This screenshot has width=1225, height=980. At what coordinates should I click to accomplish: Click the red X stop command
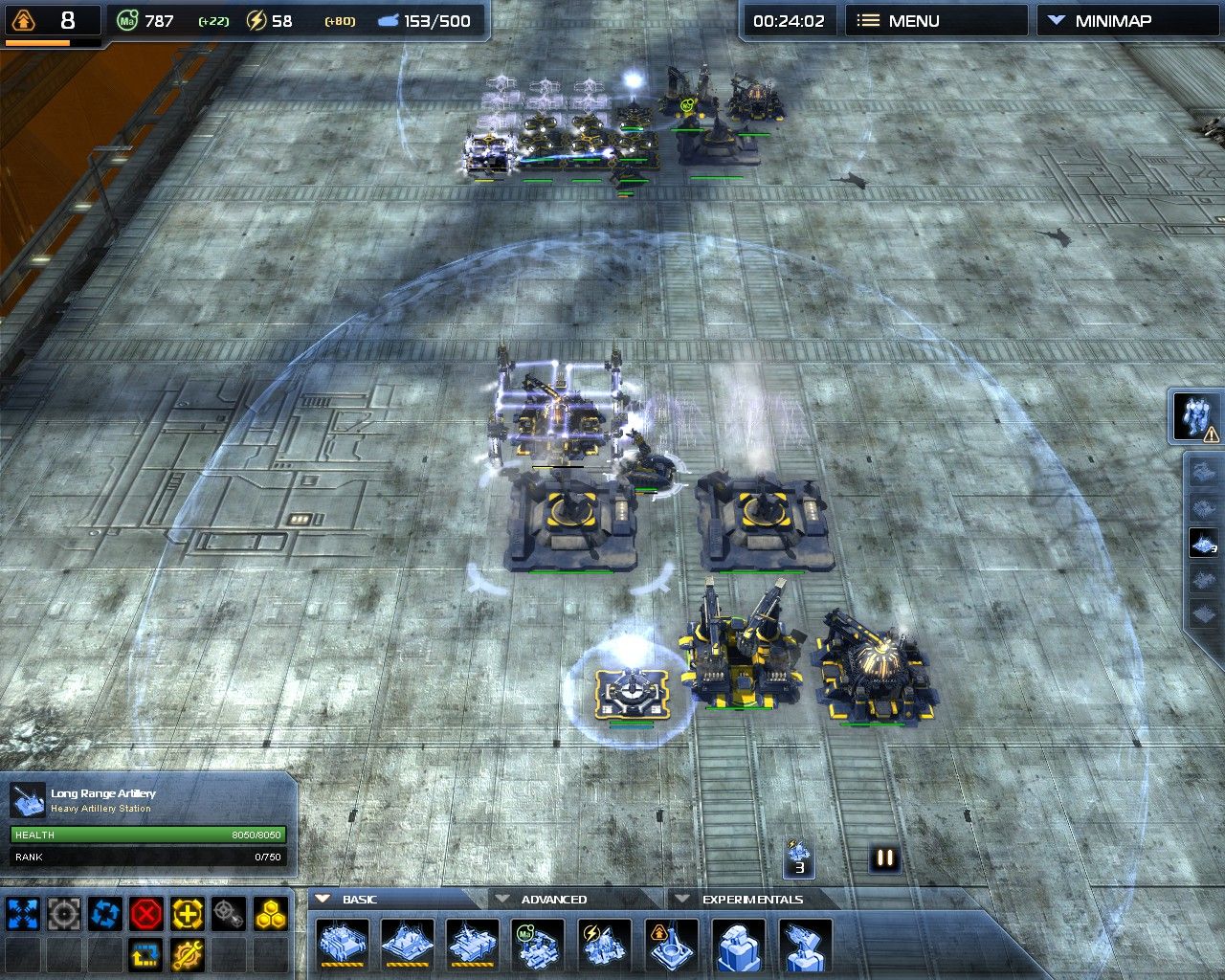click(146, 915)
